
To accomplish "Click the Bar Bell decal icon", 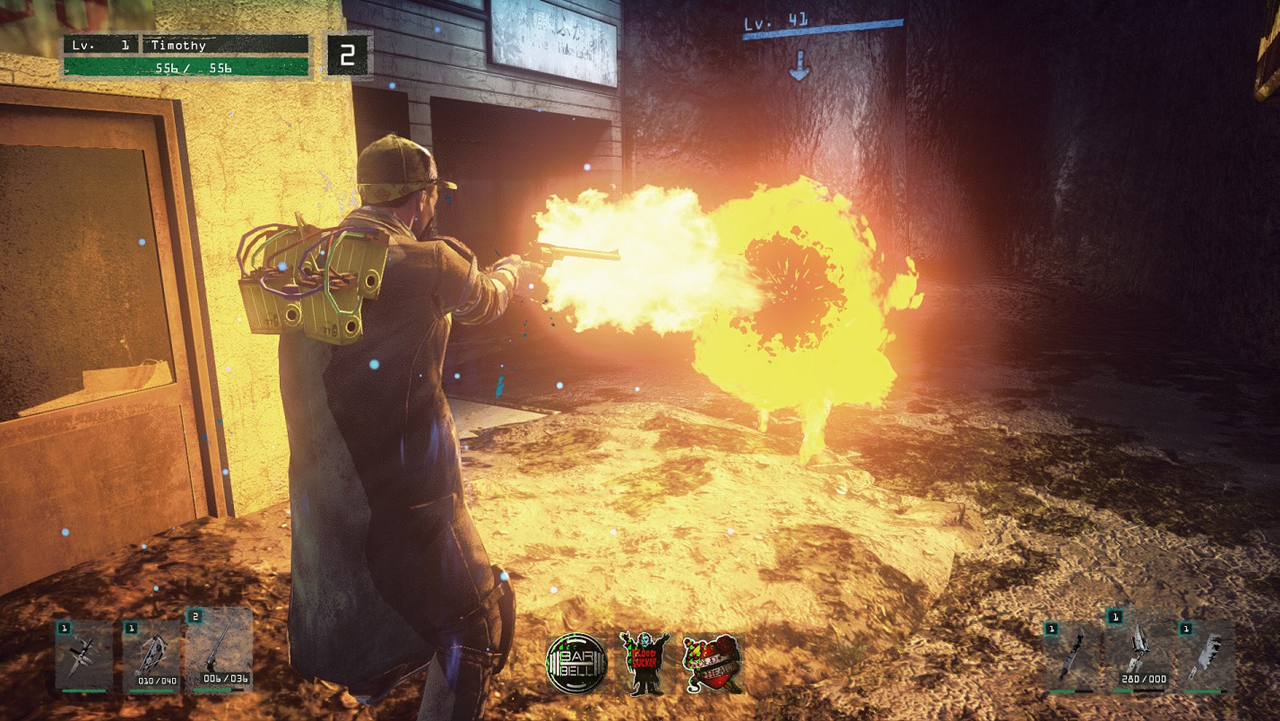I will (576, 663).
